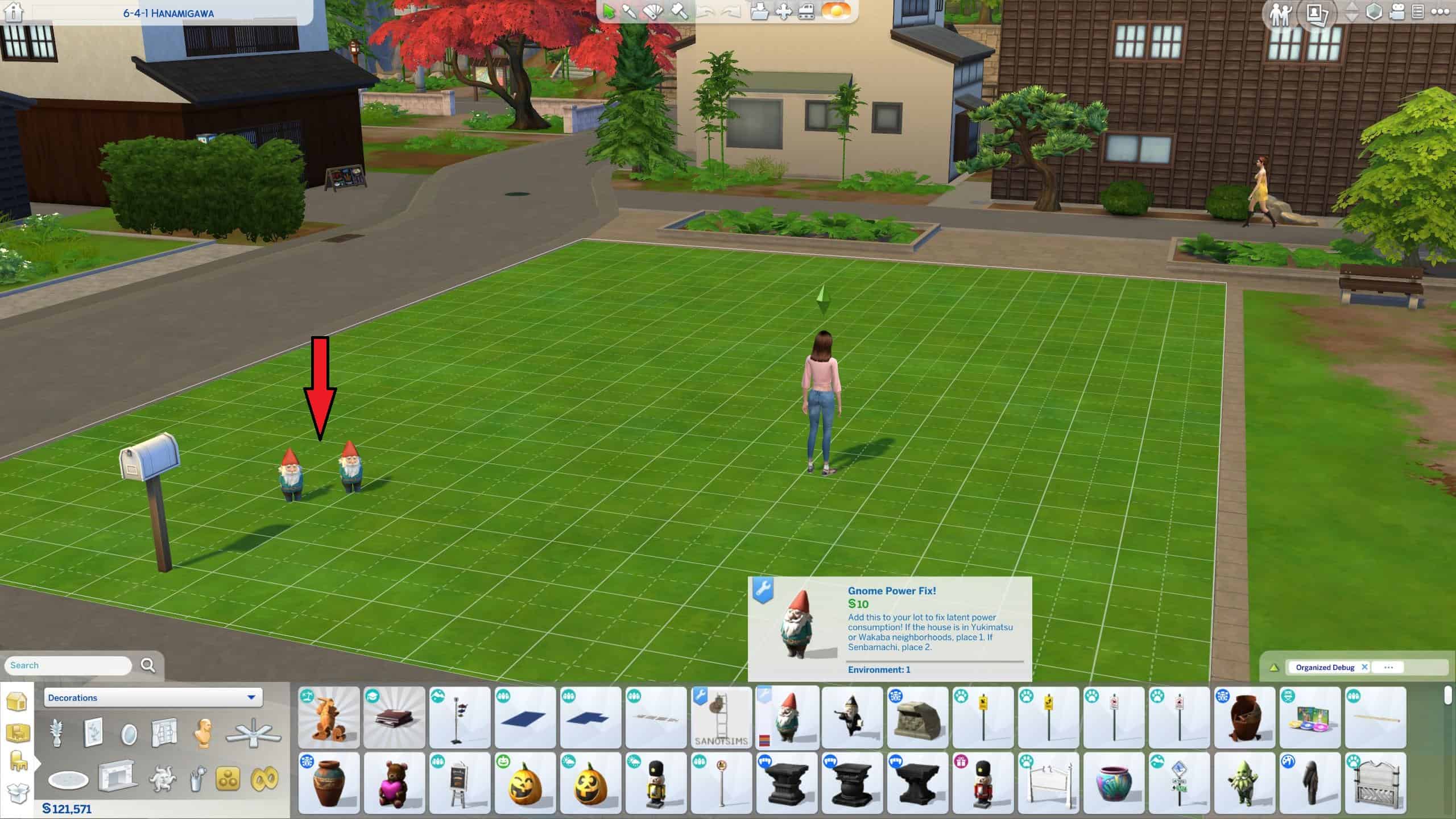Viewport: 1456px width, 819px height.
Task: Pick the sledgehammer demolish tool
Action: pos(679,12)
